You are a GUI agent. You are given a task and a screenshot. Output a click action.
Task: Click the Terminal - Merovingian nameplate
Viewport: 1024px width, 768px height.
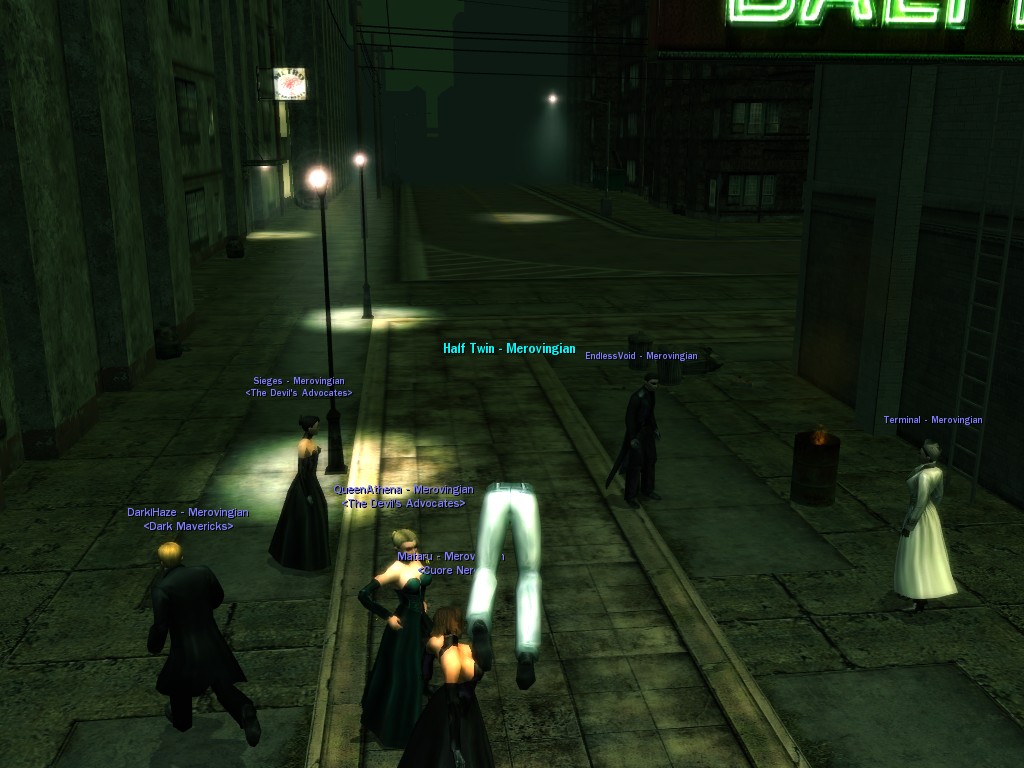tap(932, 420)
